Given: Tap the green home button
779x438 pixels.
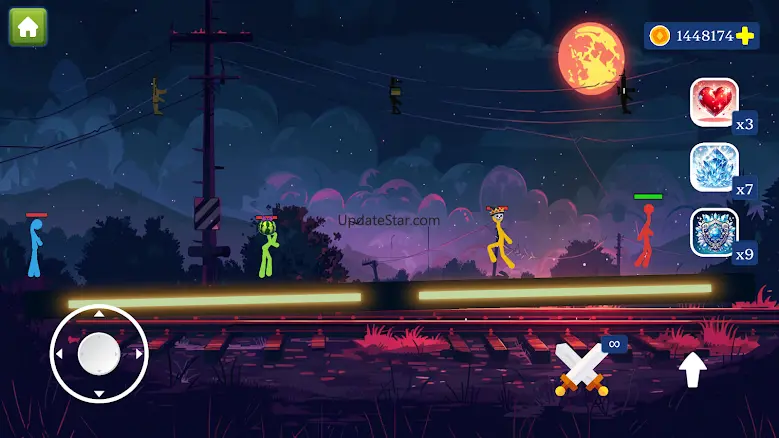Looking at the screenshot, I should [x=28, y=27].
